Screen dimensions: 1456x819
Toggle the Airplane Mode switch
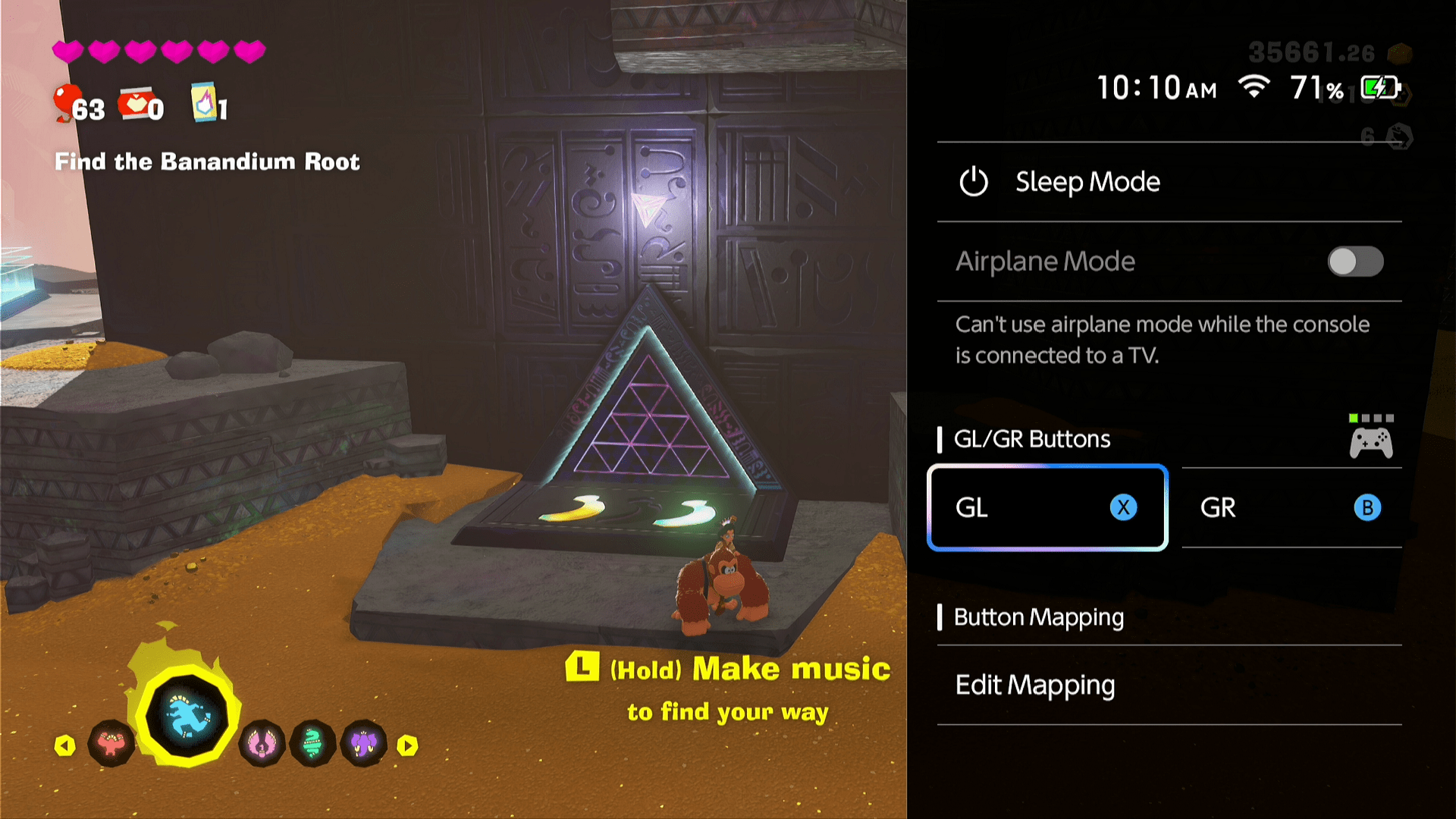pos(1357,261)
